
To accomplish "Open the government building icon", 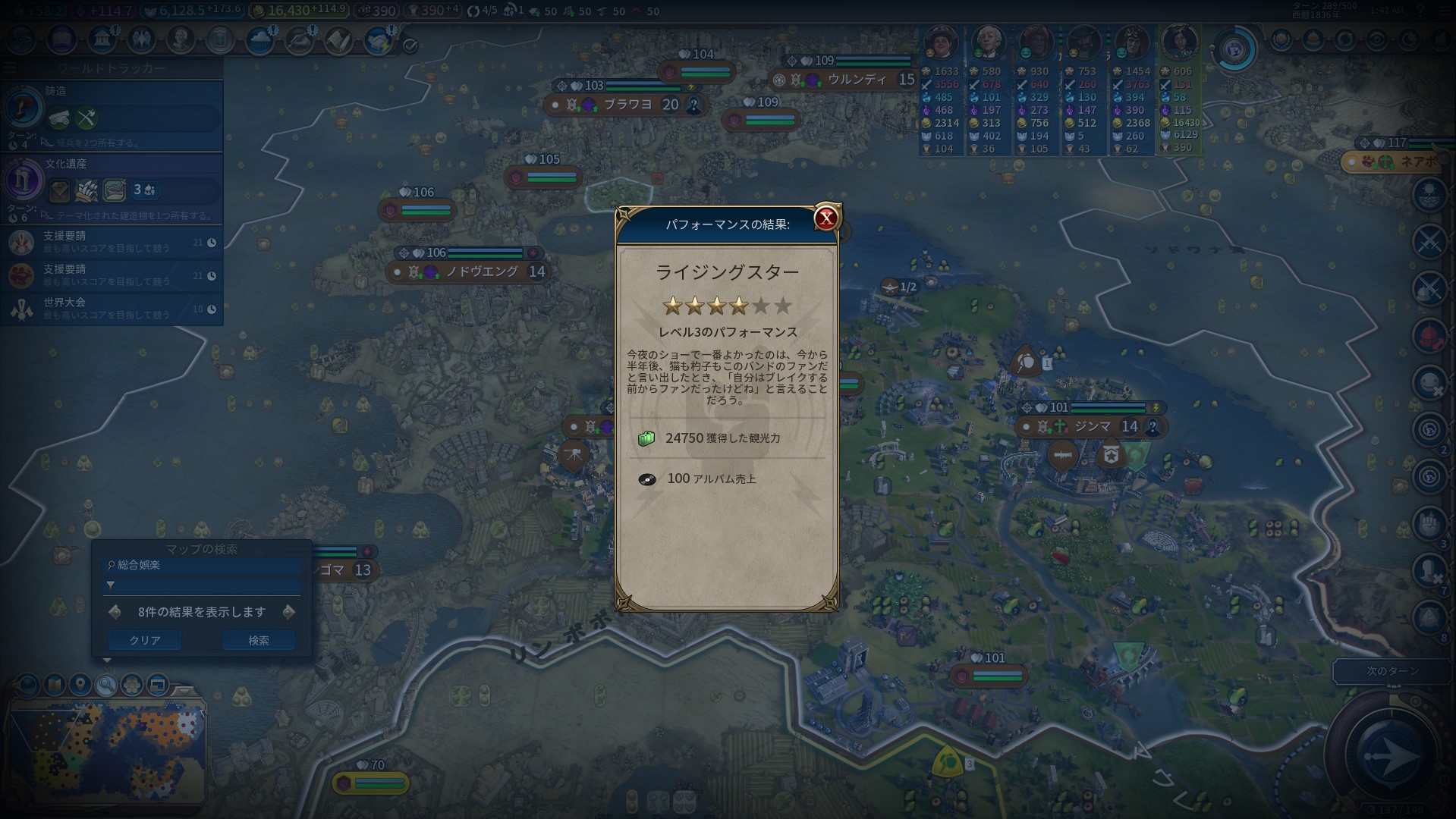I will tap(102, 39).
